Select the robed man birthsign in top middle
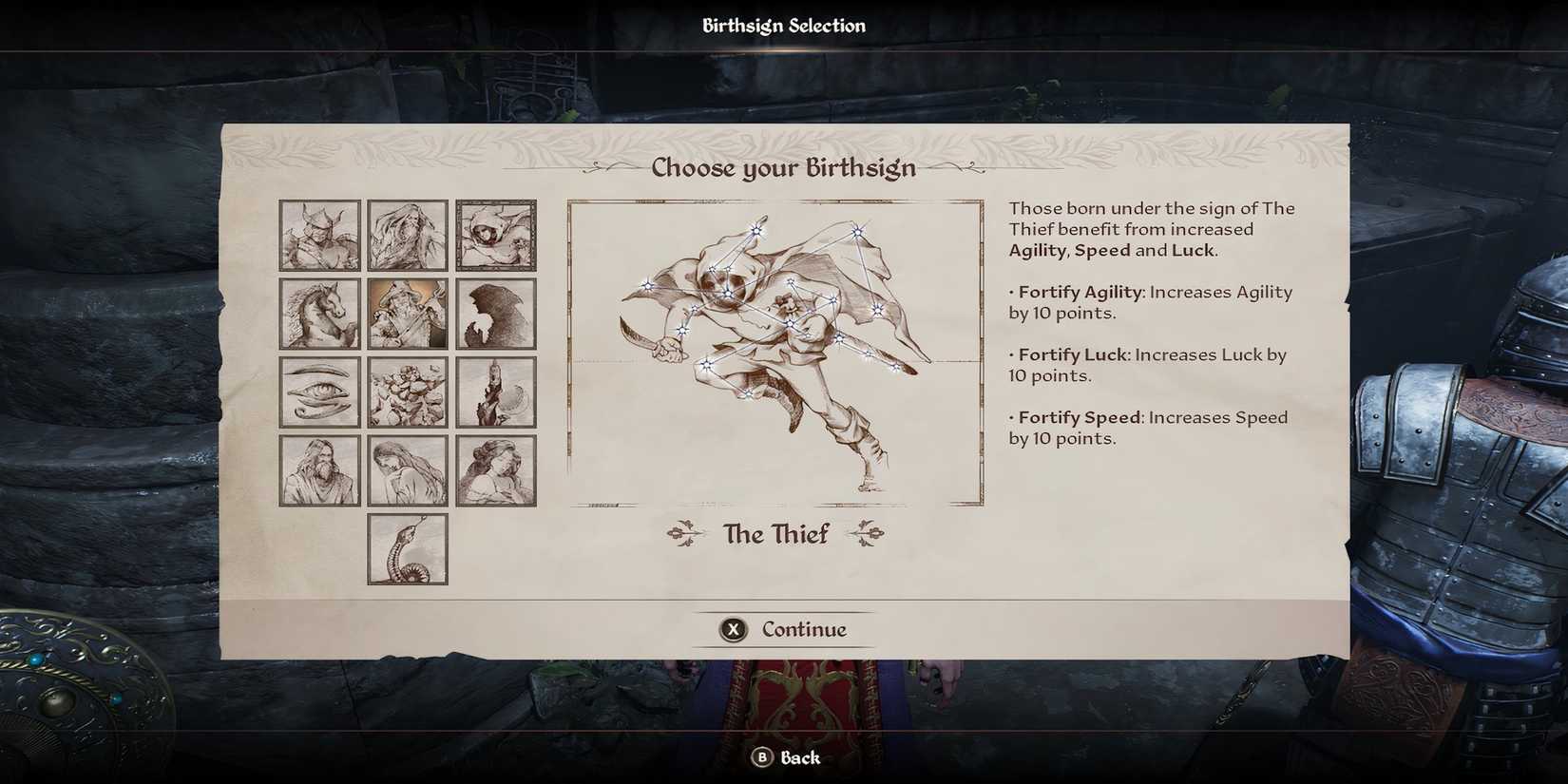Viewport: 1568px width, 784px height. (x=407, y=236)
